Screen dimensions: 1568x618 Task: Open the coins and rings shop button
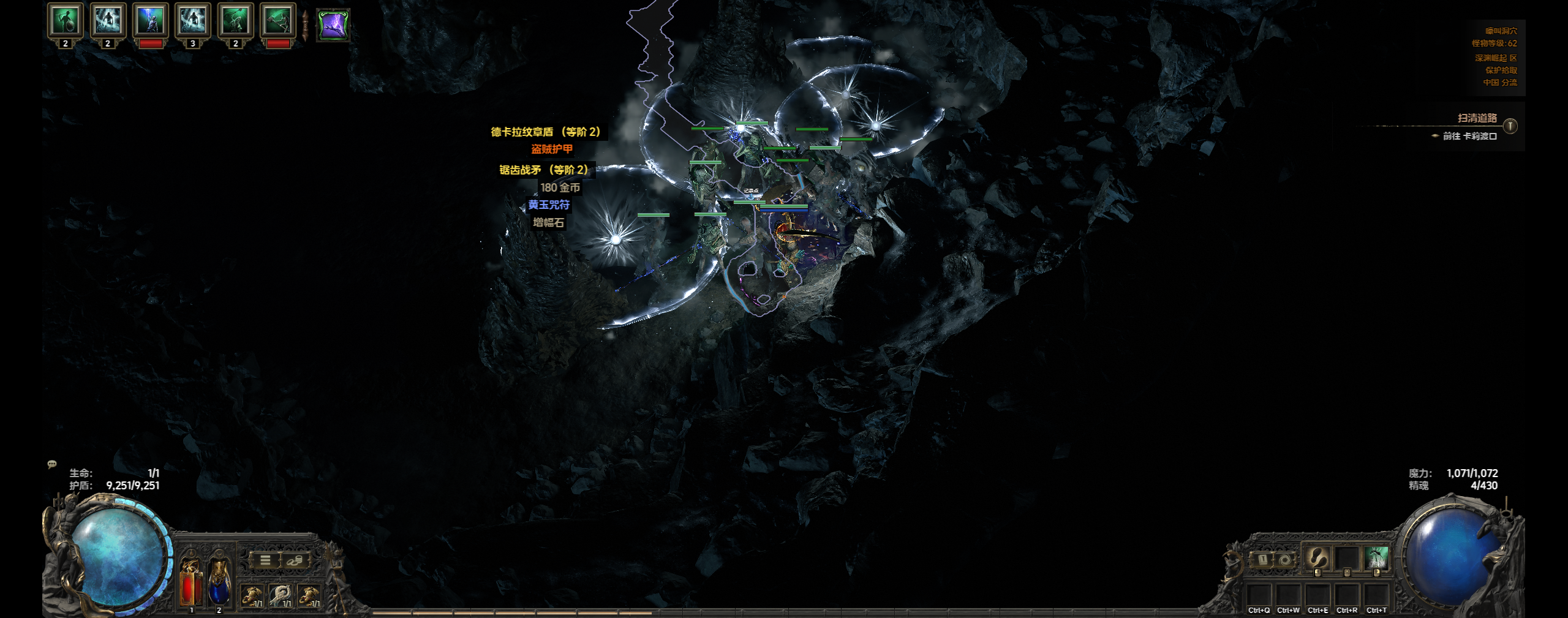[x=295, y=560]
